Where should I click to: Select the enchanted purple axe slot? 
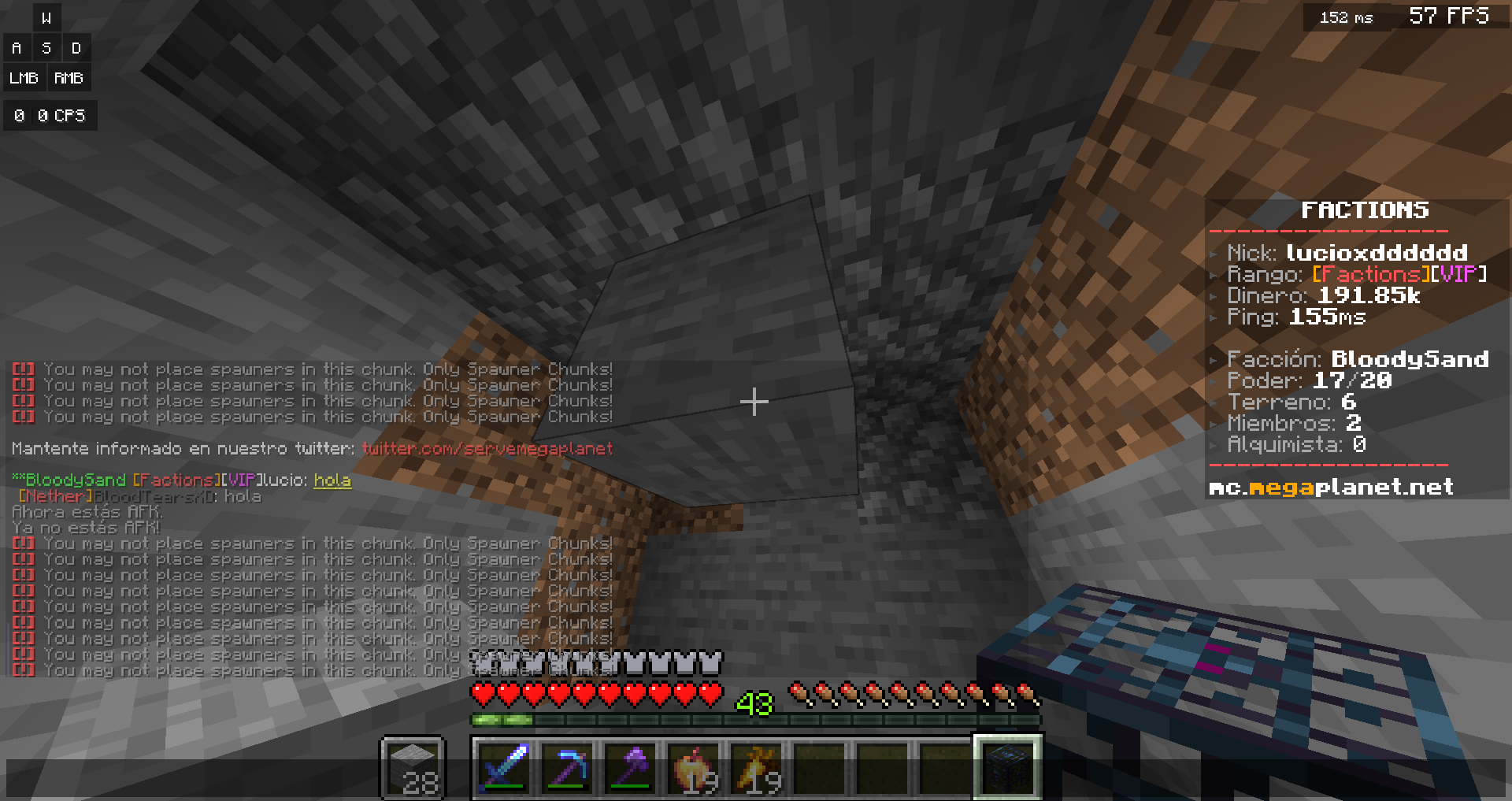[631, 767]
